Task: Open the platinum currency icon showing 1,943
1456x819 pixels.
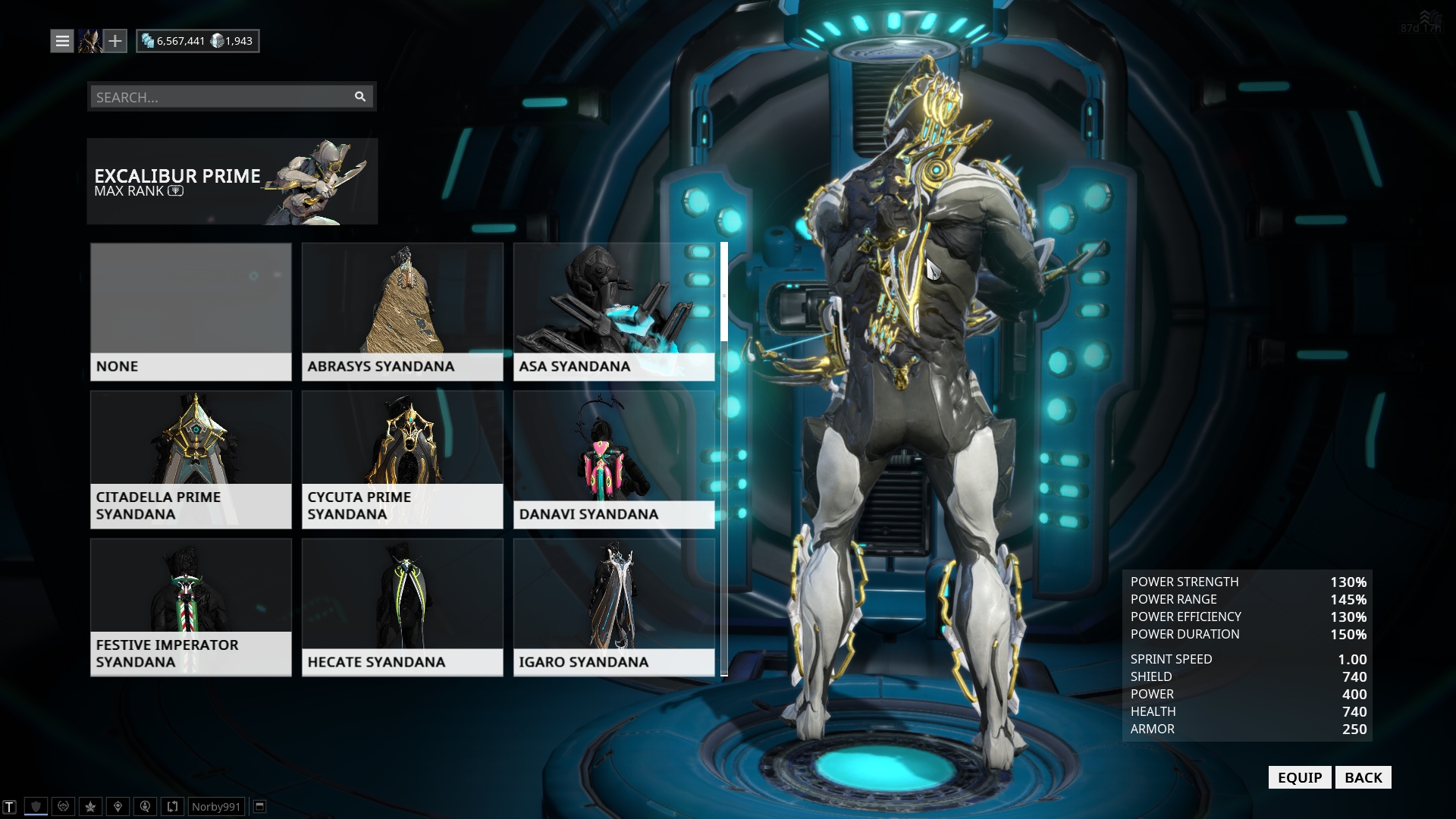Action: pyautogui.click(x=218, y=40)
